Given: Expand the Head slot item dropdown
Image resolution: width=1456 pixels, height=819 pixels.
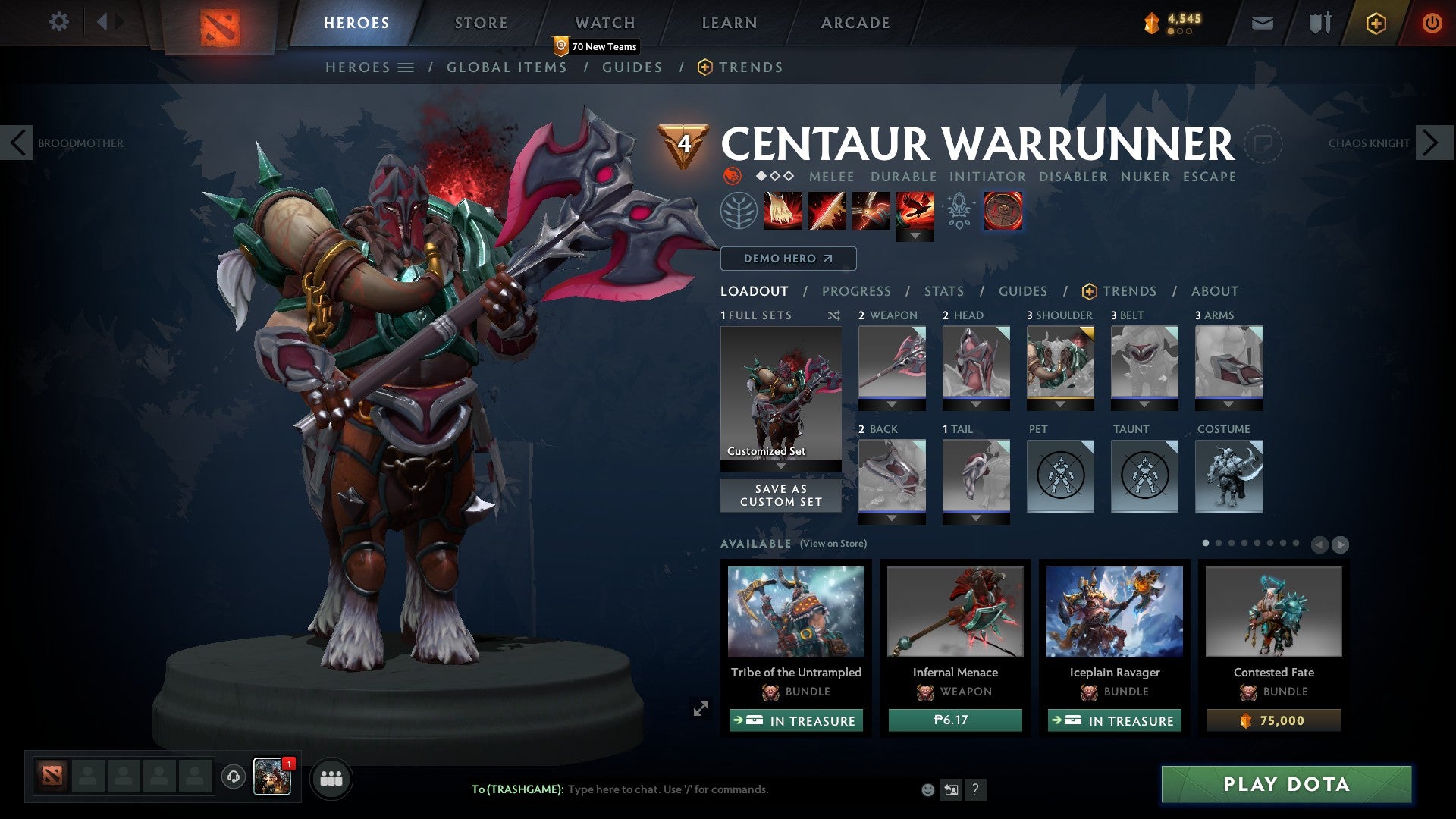Looking at the screenshot, I should pos(976,405).
